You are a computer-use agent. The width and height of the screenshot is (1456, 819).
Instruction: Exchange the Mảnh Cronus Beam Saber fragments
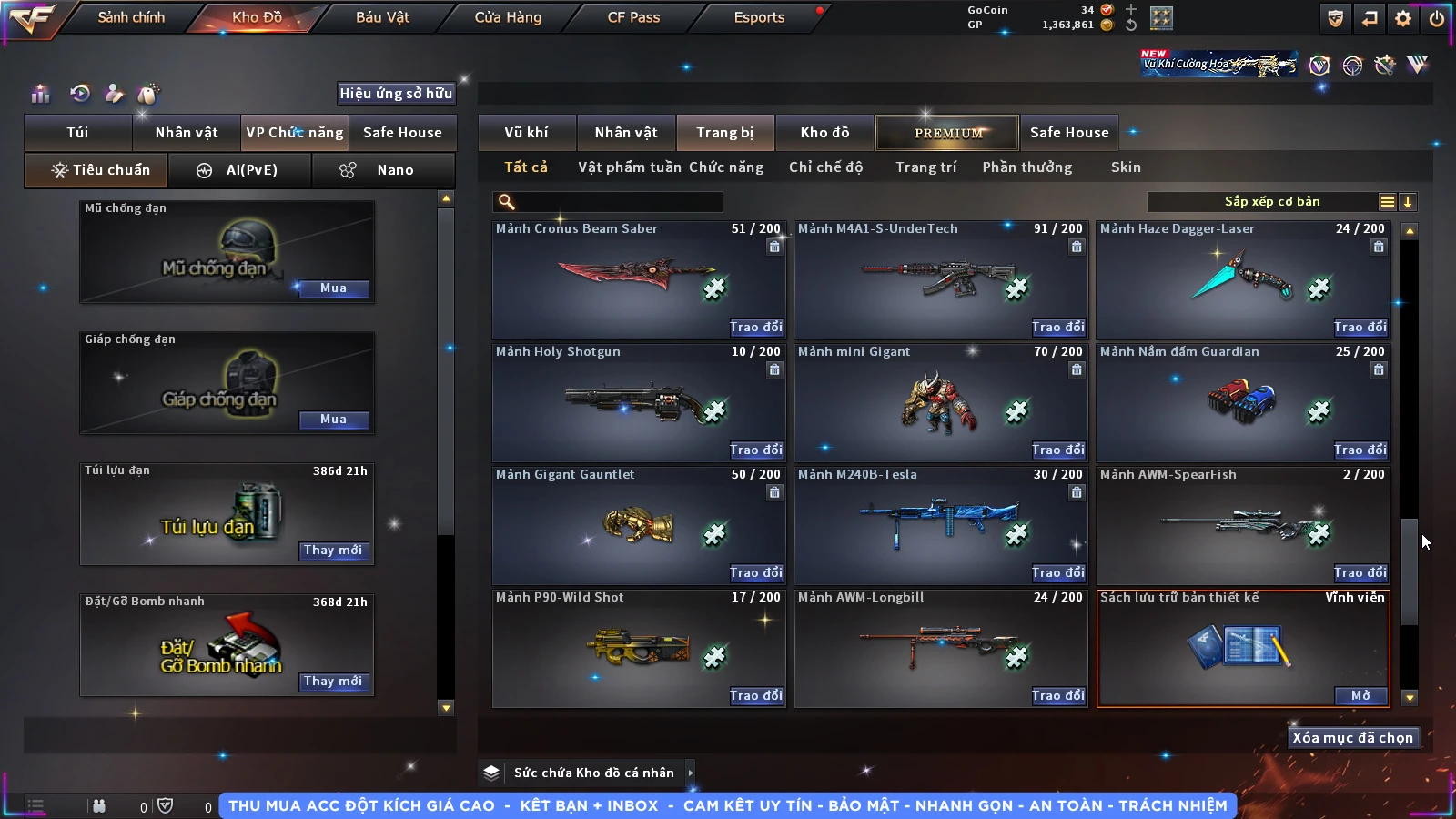click(755, 327)
